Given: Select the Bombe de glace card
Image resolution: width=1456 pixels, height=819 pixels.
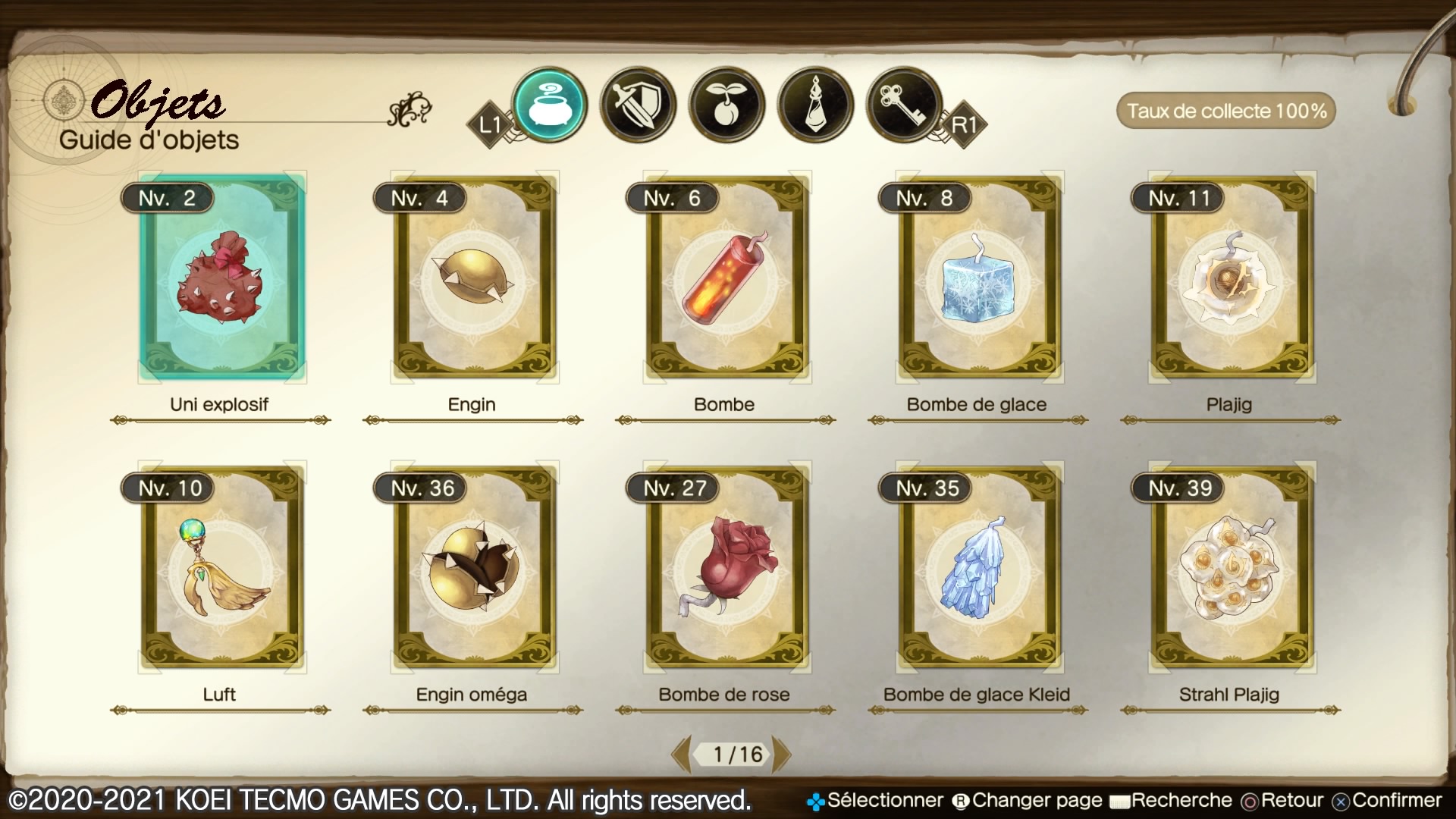Looking at the screenshot, I should (x=979, y=278).
